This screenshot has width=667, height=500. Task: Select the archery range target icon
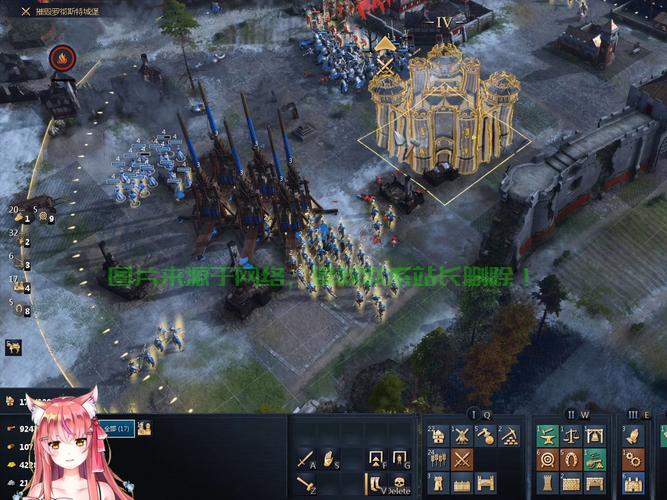click(547, 460)
